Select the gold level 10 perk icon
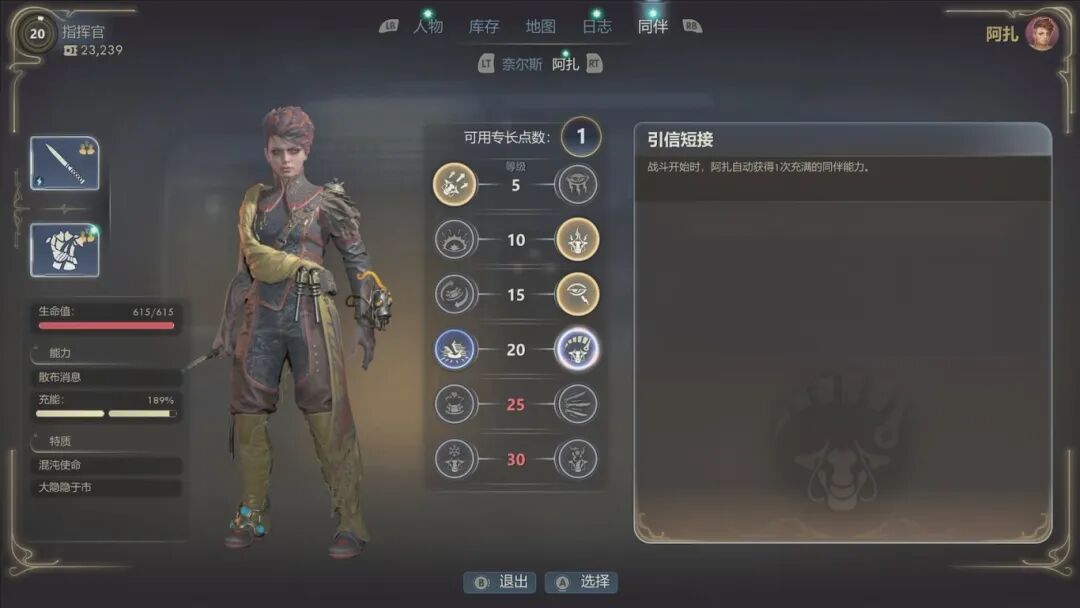 click(x=577, y=240)
